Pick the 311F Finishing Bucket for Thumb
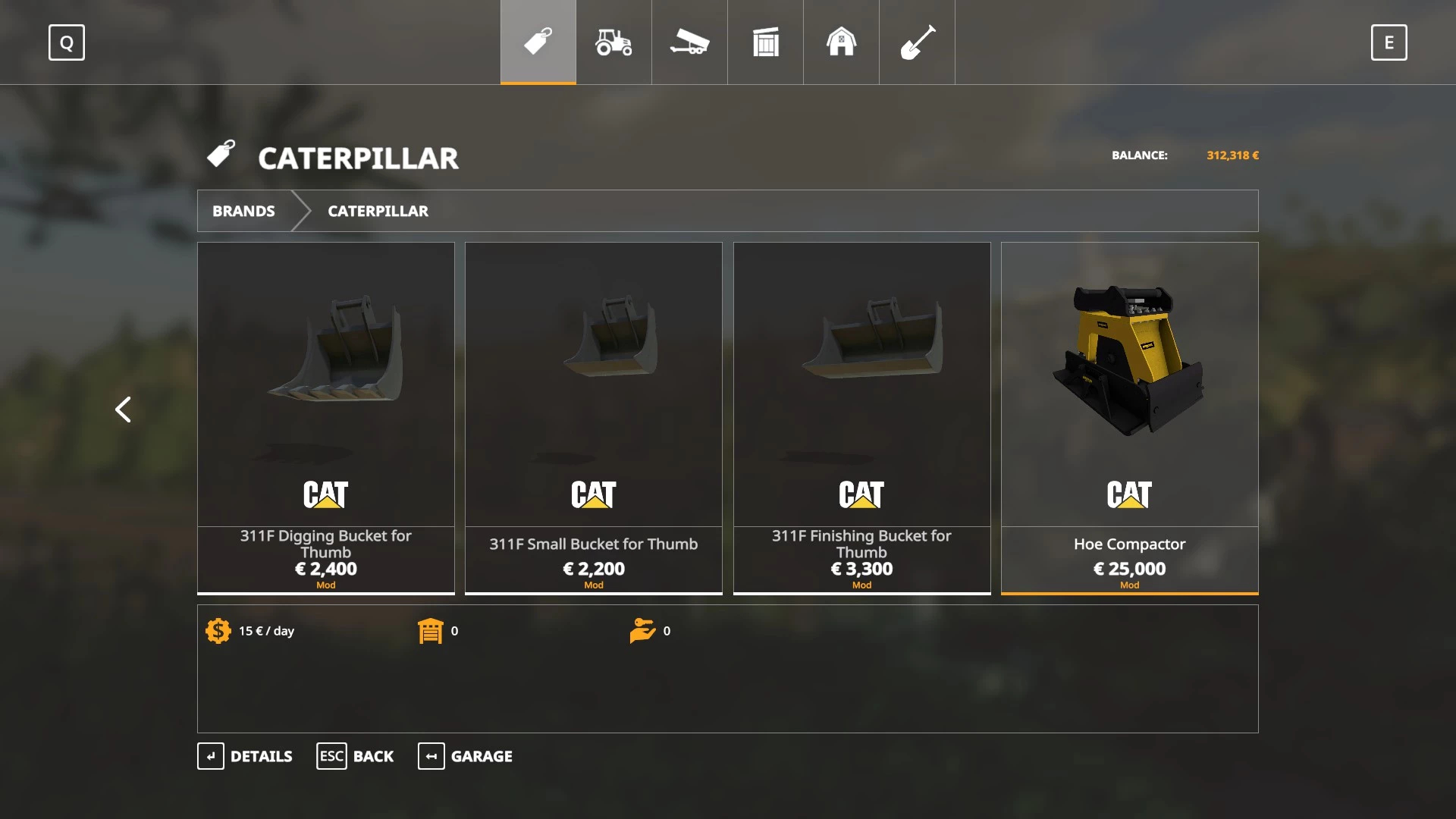This screenshot has height=819, width=1456. 861,417
